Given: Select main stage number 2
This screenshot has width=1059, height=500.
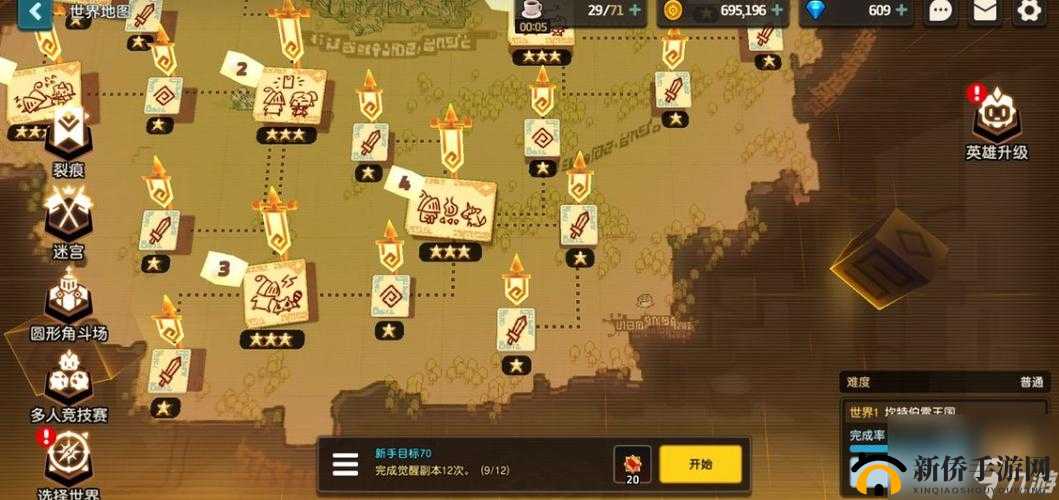Looking at the screenshot, I should coord(285,98).
